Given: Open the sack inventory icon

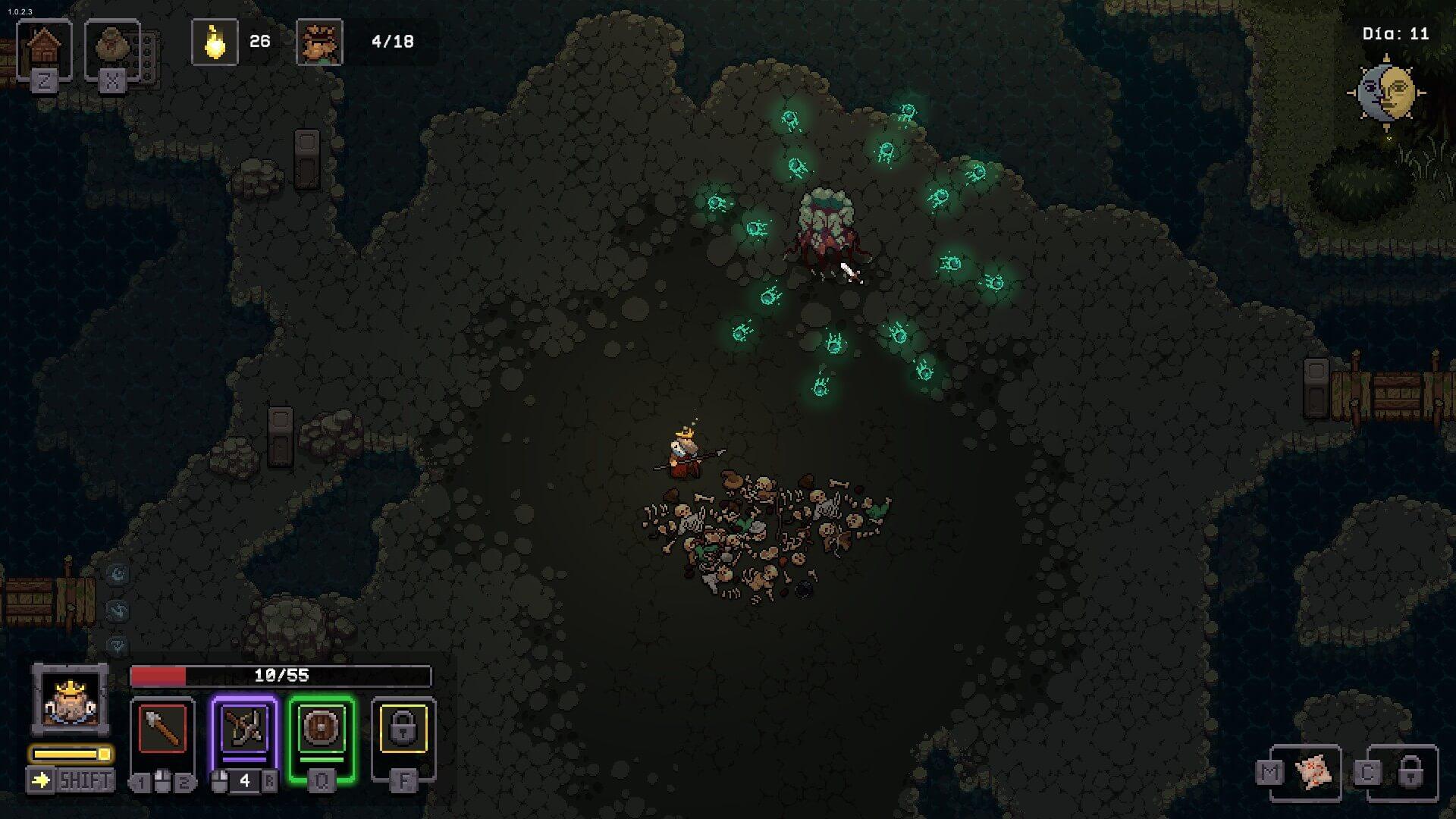Looking at the screenshot, I should click(112, 49).
